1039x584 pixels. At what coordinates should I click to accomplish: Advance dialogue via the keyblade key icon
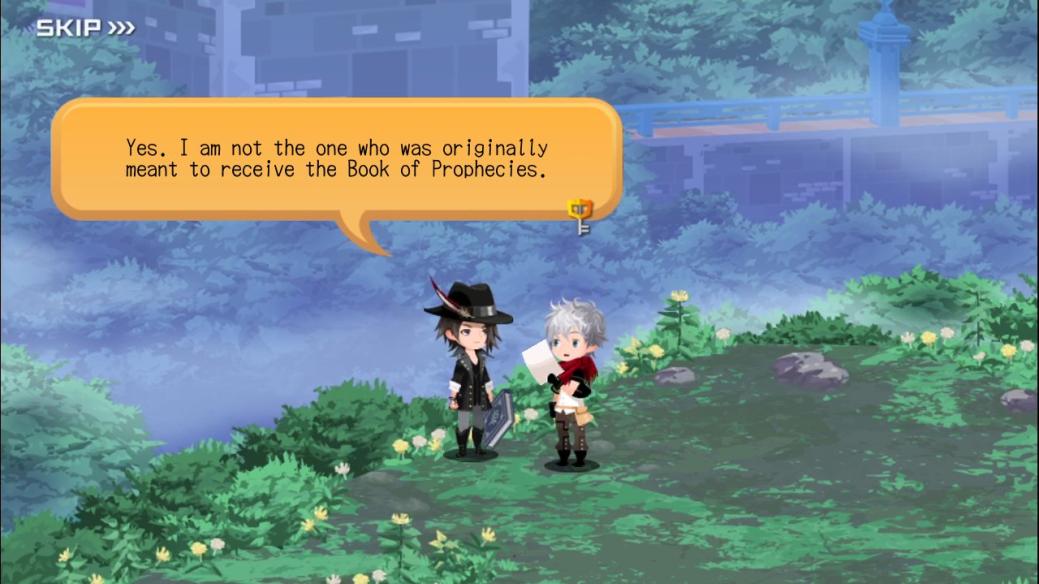click(x=580, y=215)
